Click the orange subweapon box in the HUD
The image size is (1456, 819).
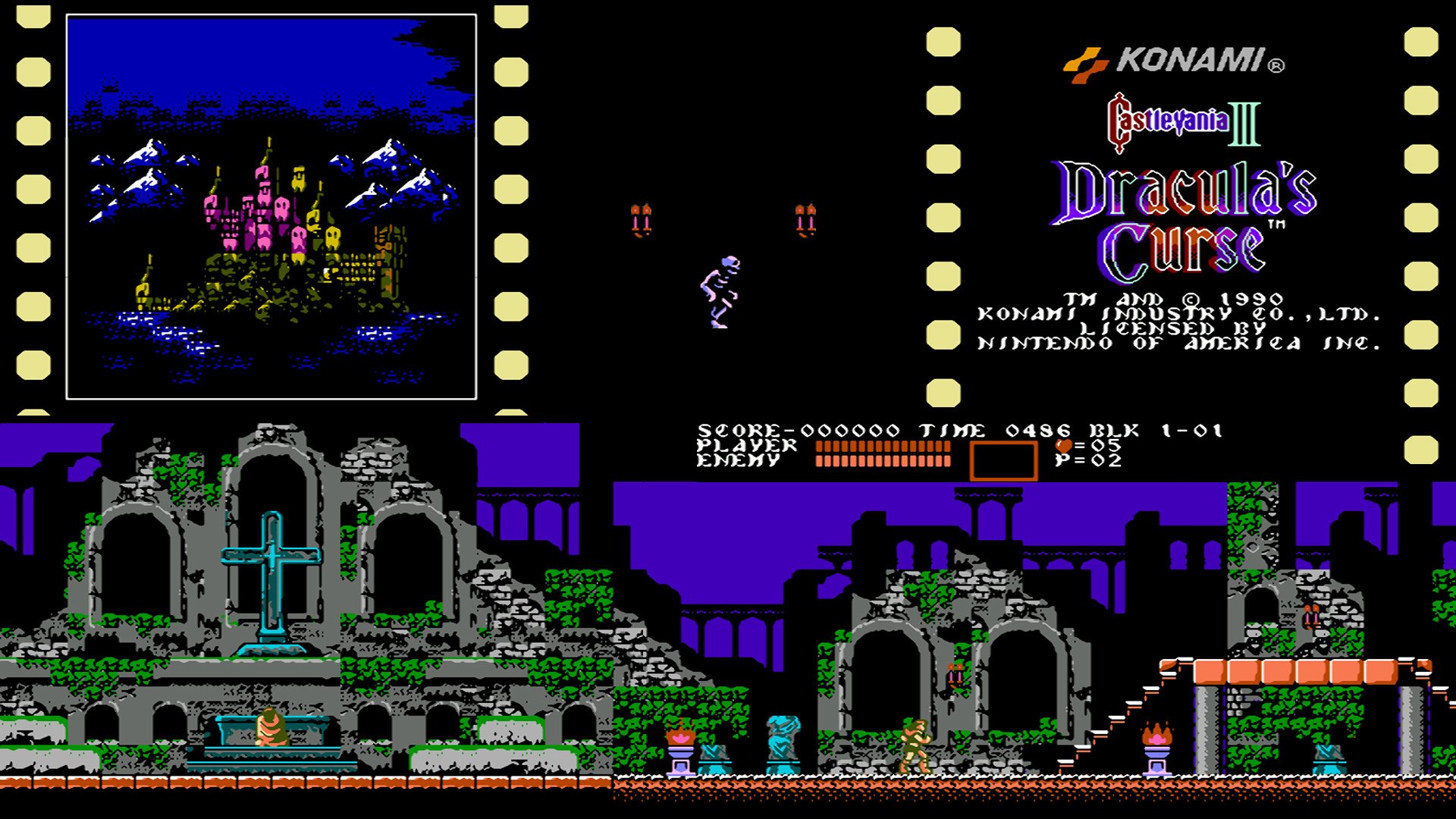pyautogui.click(x=1001, y=458)
